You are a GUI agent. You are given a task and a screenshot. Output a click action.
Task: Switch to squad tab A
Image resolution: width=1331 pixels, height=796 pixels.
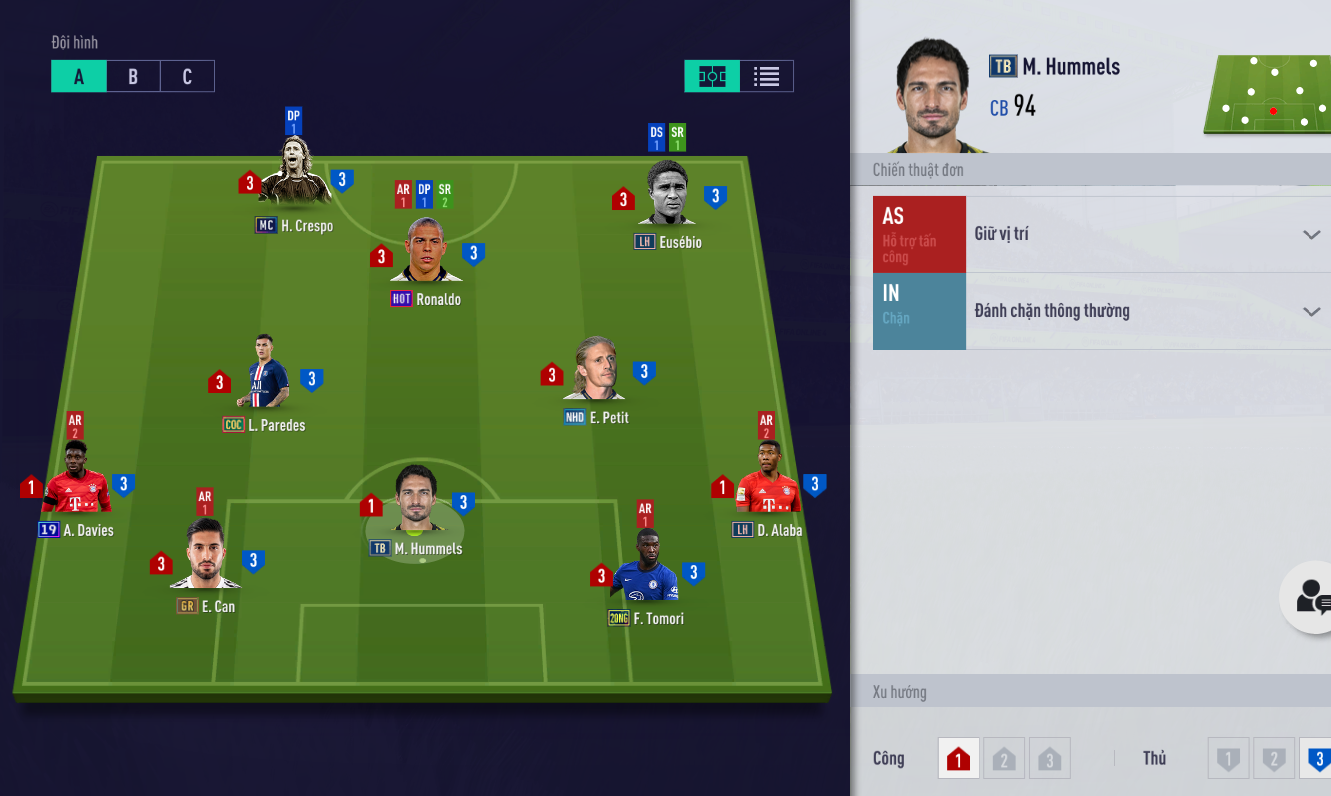point(79,77)
